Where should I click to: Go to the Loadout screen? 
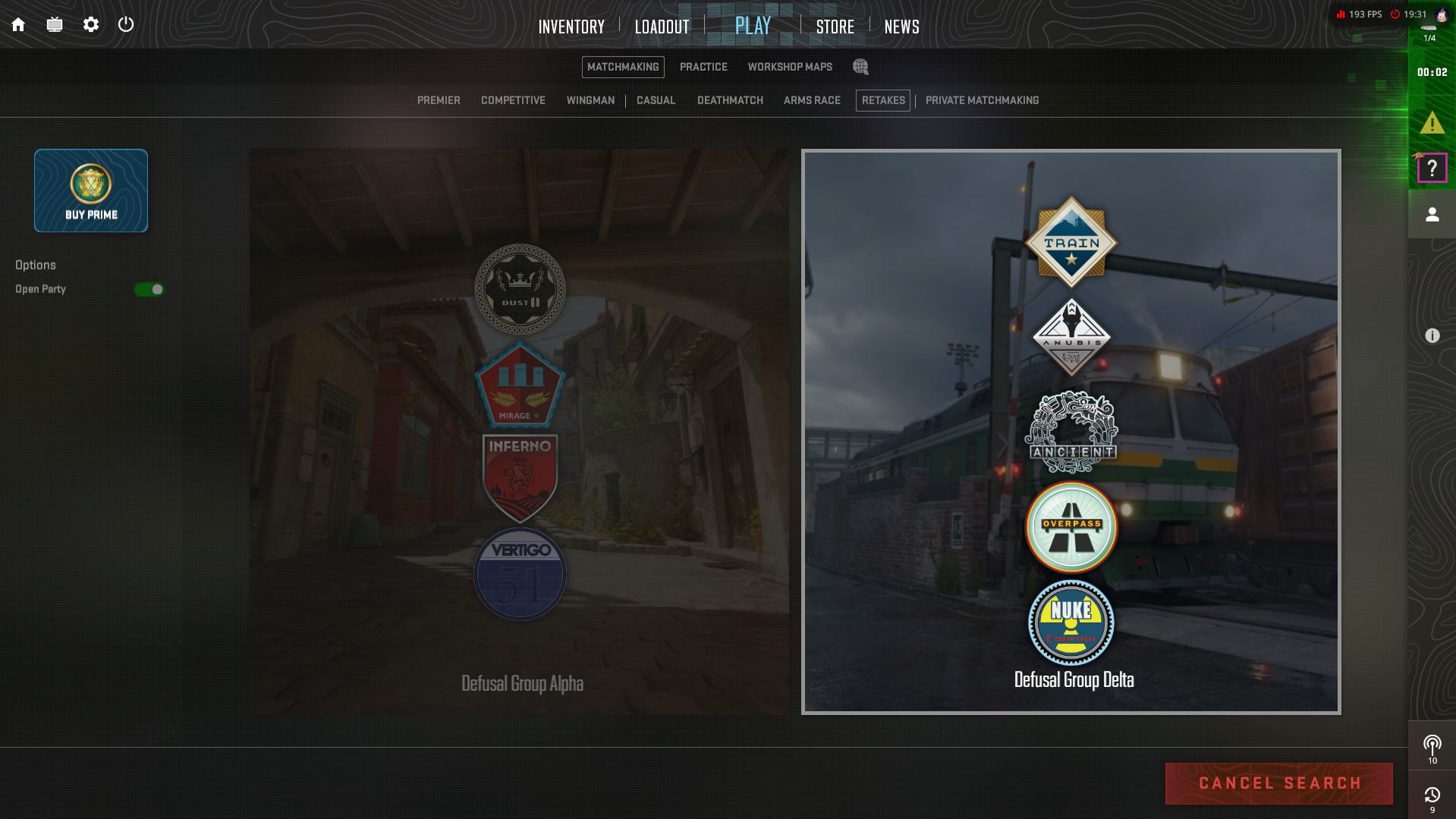point(662,27)
